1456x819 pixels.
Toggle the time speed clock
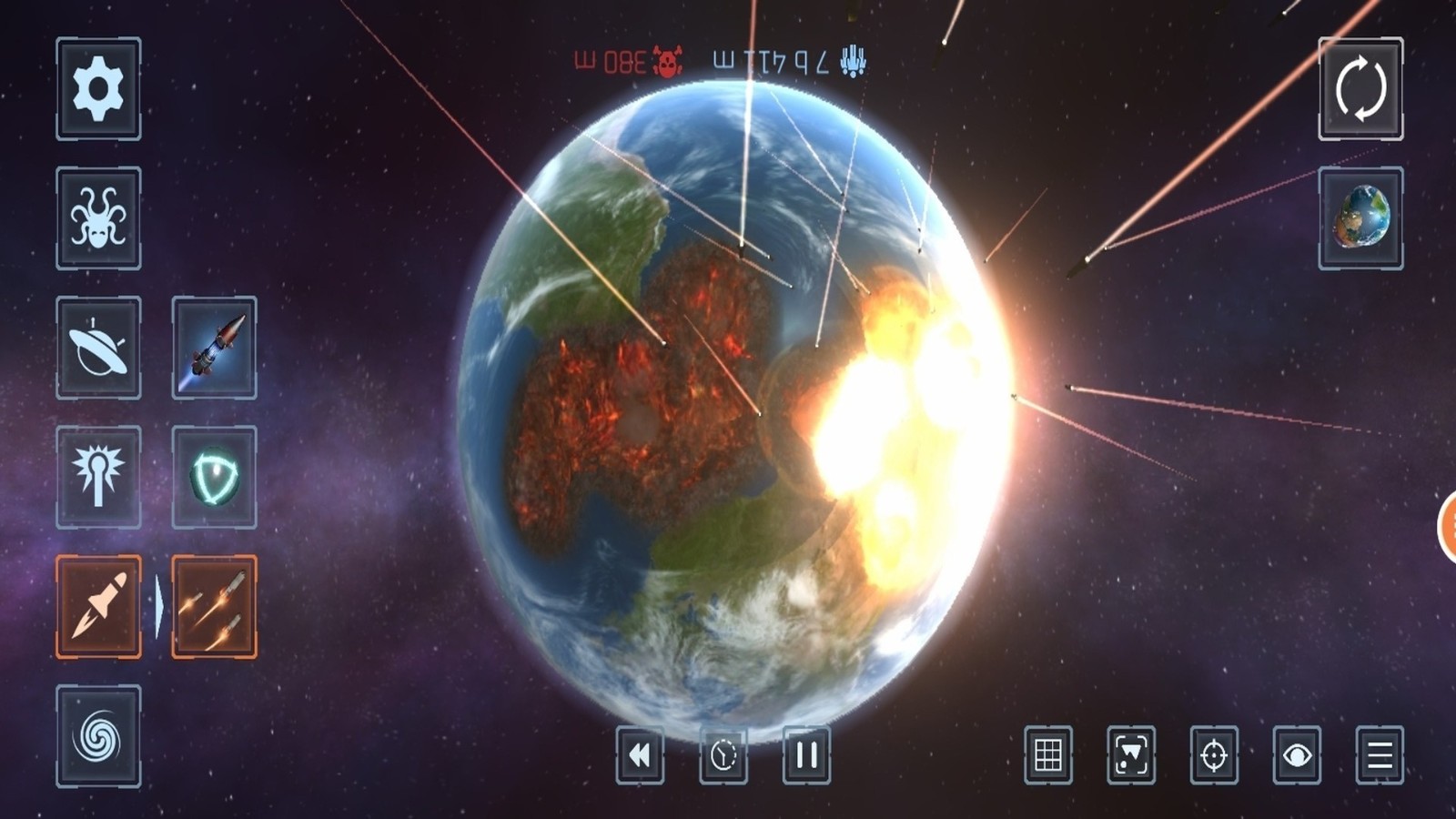(723, 754)
